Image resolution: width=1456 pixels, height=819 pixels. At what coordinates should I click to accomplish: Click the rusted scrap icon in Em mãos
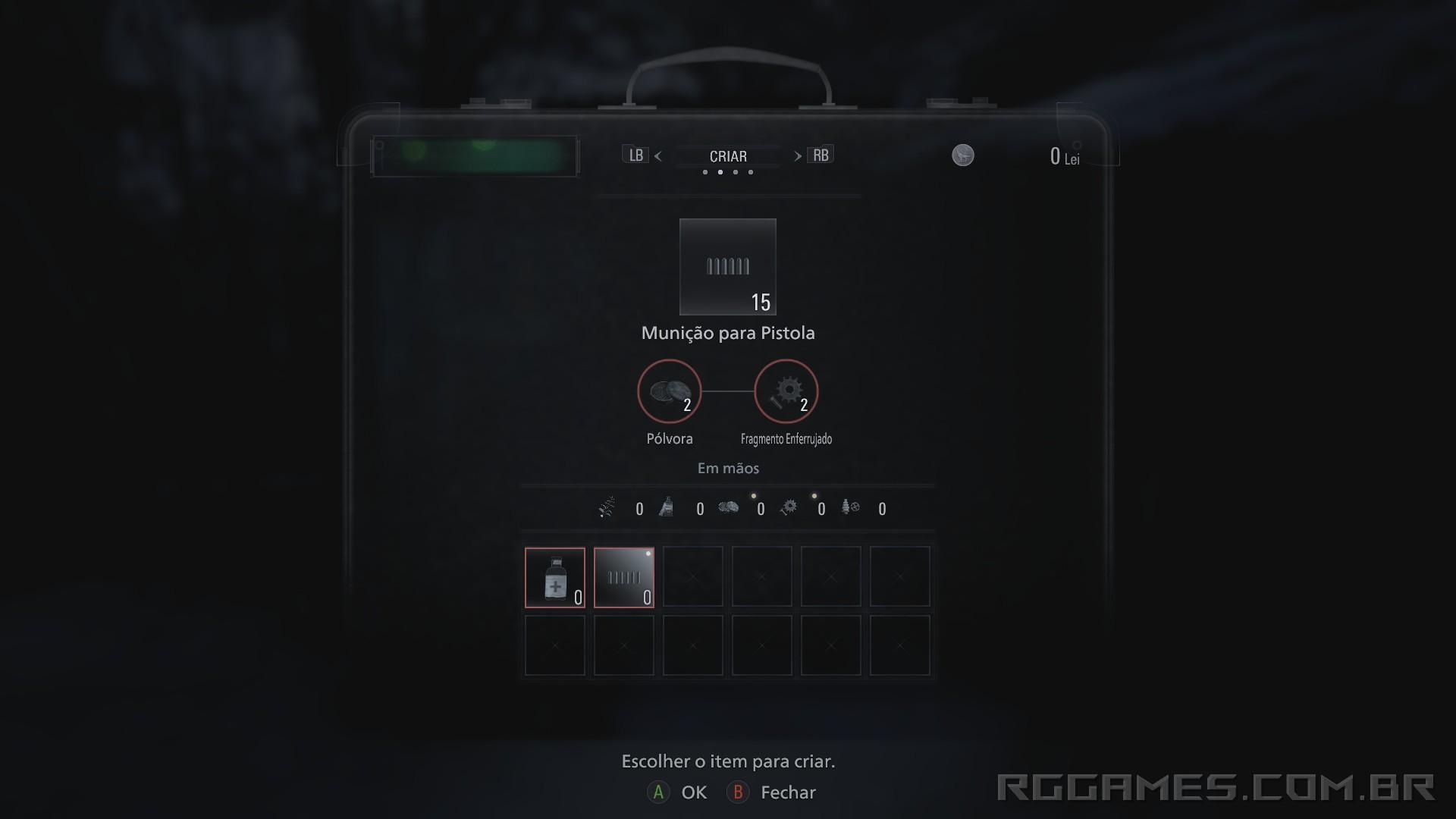[789, 508]
